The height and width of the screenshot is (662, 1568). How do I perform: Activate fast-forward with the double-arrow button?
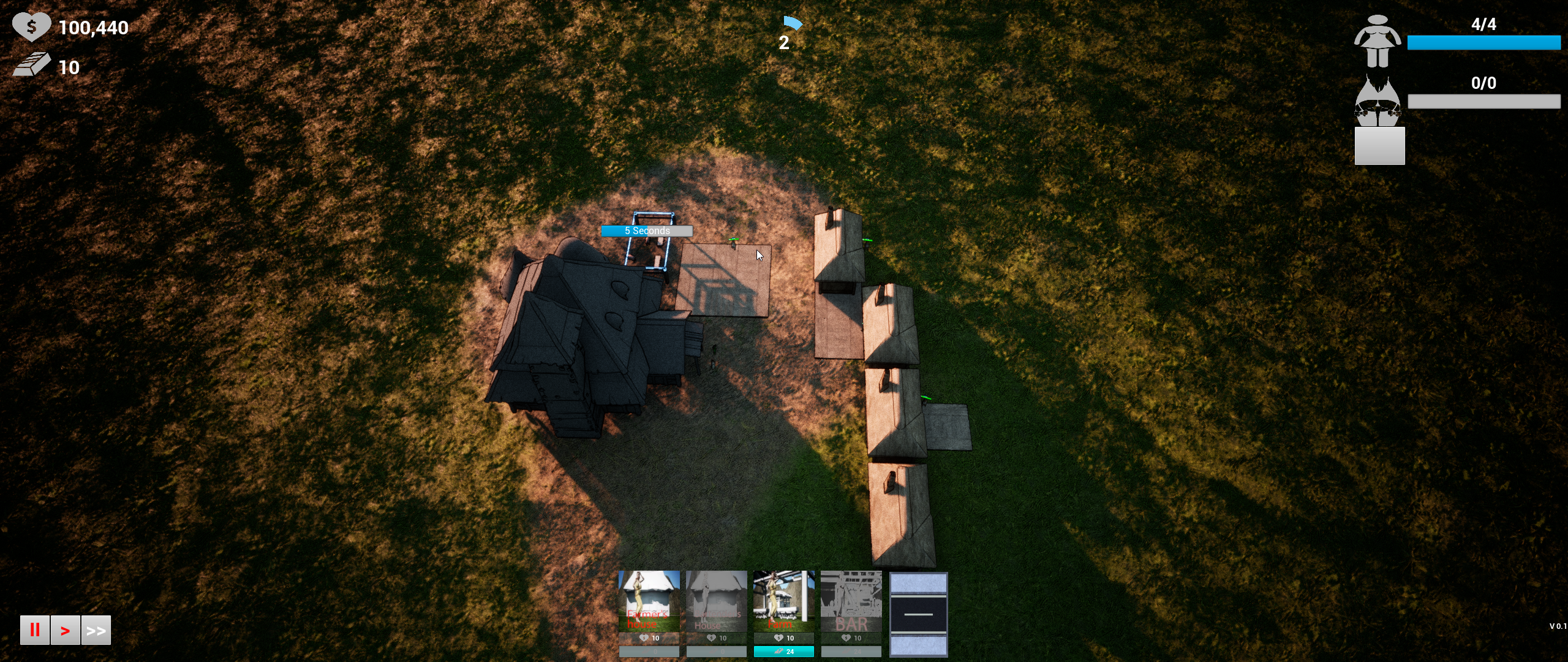click(96, 630)
